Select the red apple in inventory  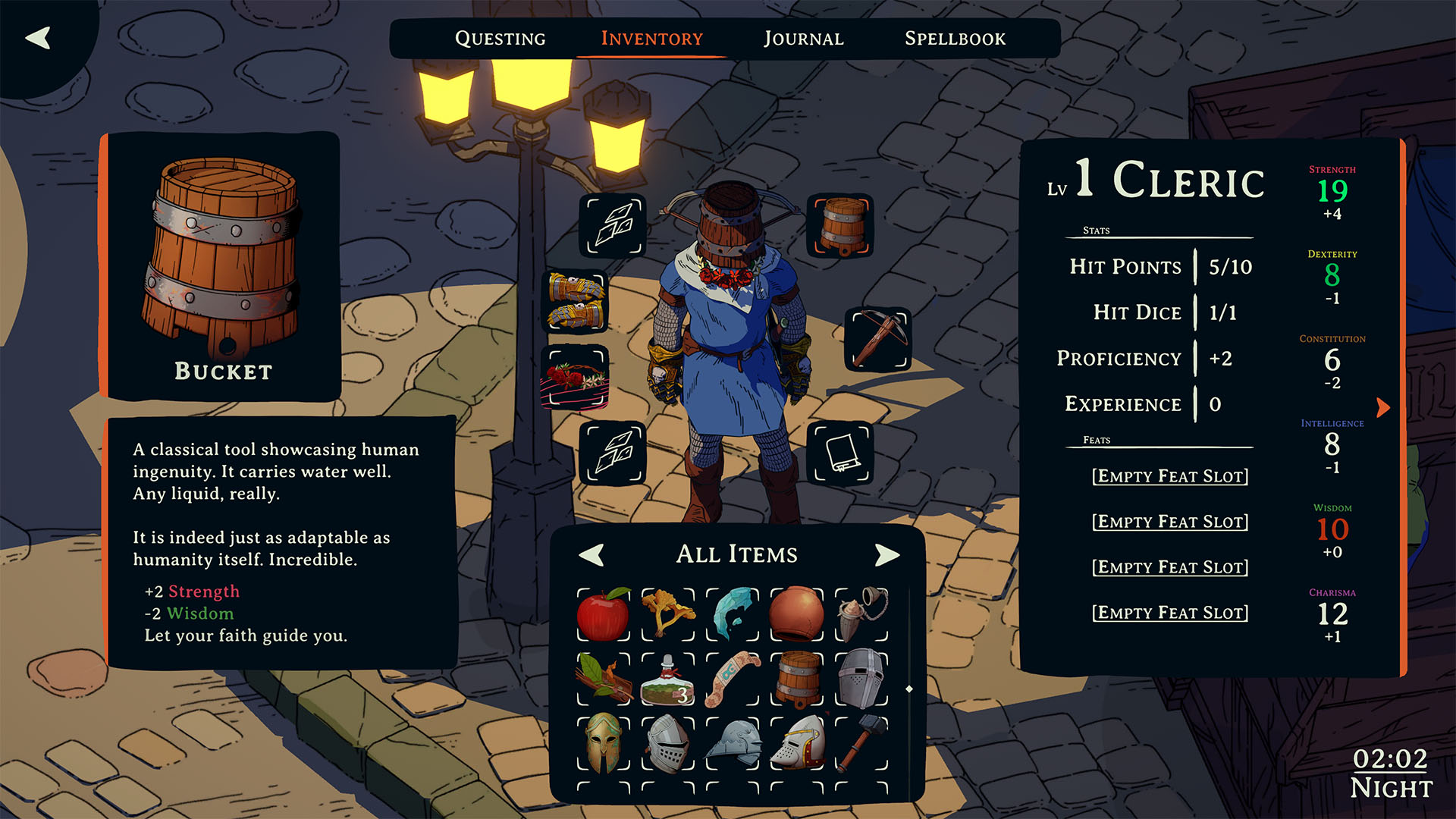pyautogui.click(x=604, y=614)
